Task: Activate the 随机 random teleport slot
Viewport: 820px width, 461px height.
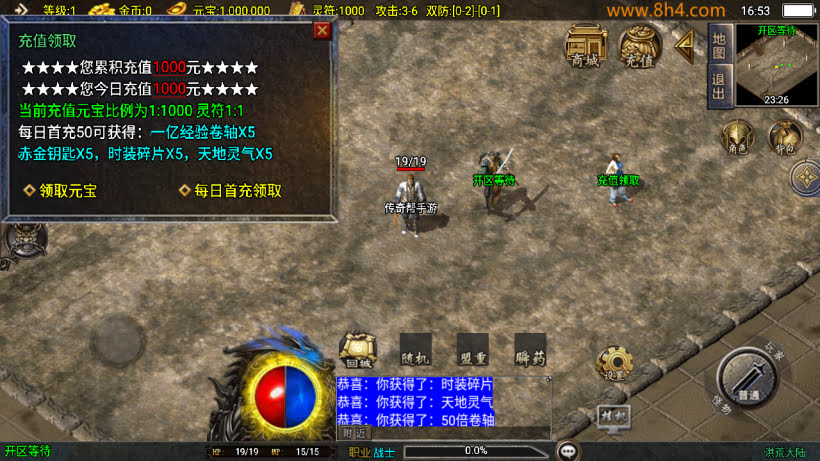Action: [415, 349]
